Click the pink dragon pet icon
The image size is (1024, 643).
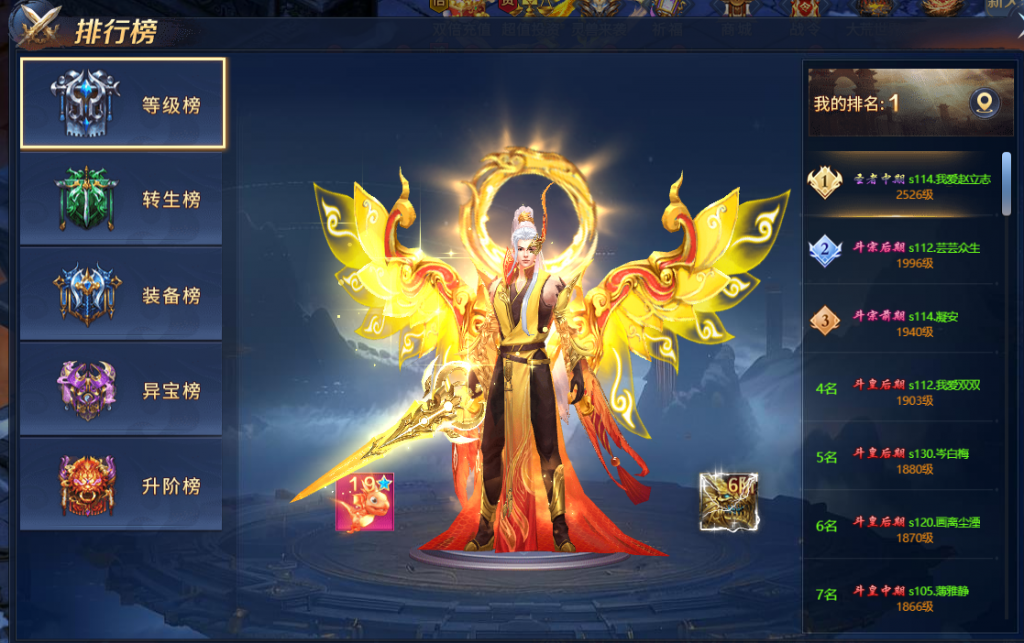[364, 501]
